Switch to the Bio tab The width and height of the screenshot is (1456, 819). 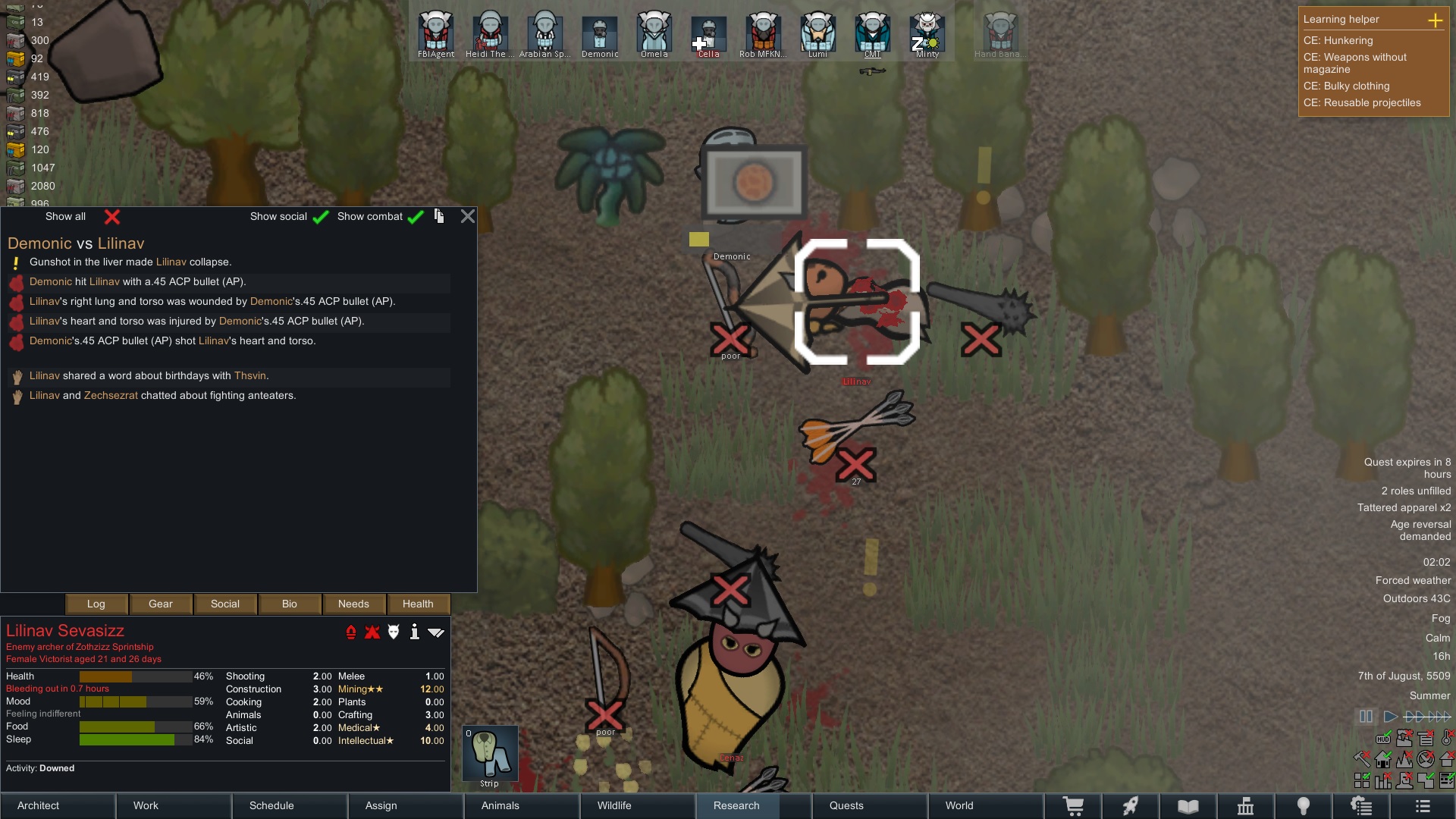[x=290, y=604]
